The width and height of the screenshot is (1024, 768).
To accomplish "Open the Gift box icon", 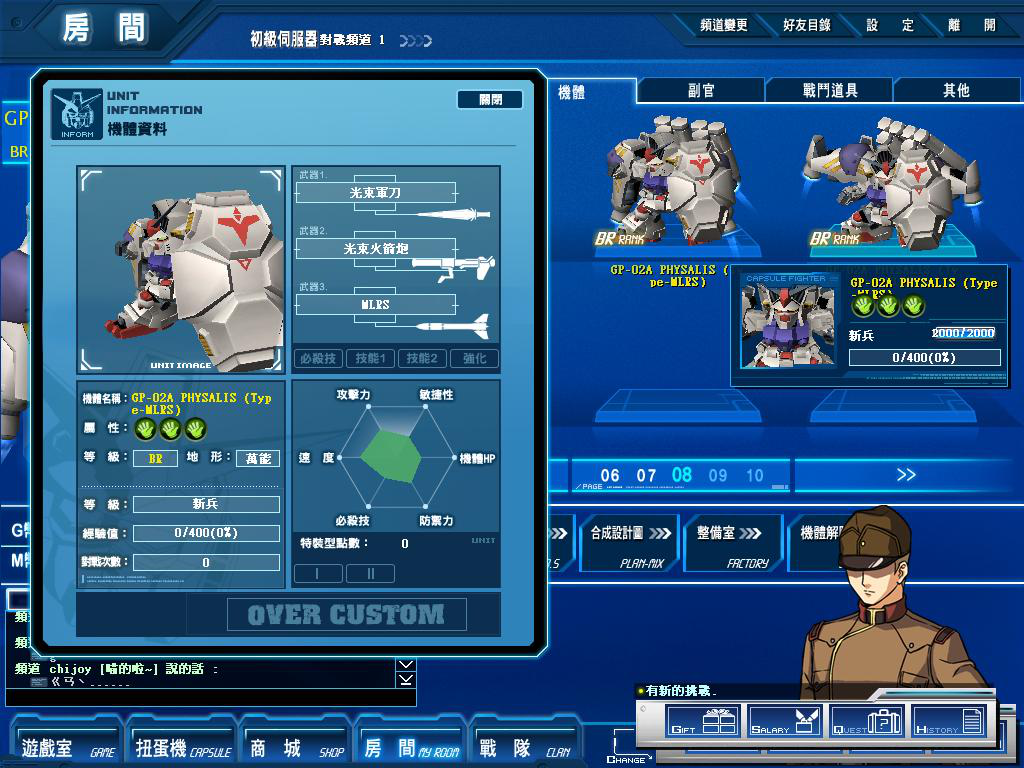I will pyautogui.click(x=704, y=721).
